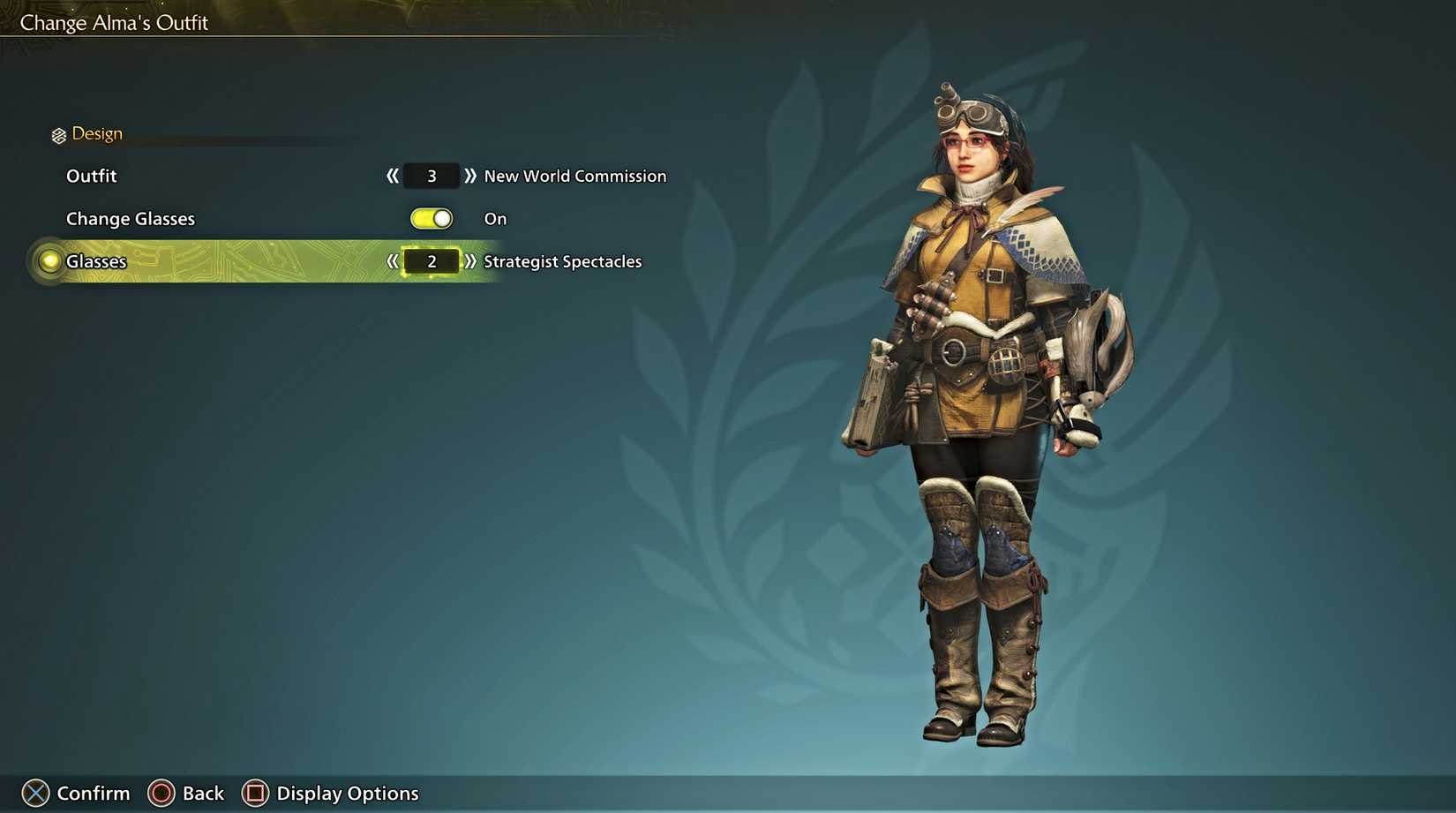Click the Outfit value field showing 3
Viewport: 1456px width, 813px height.
click(x=431, y=176)
